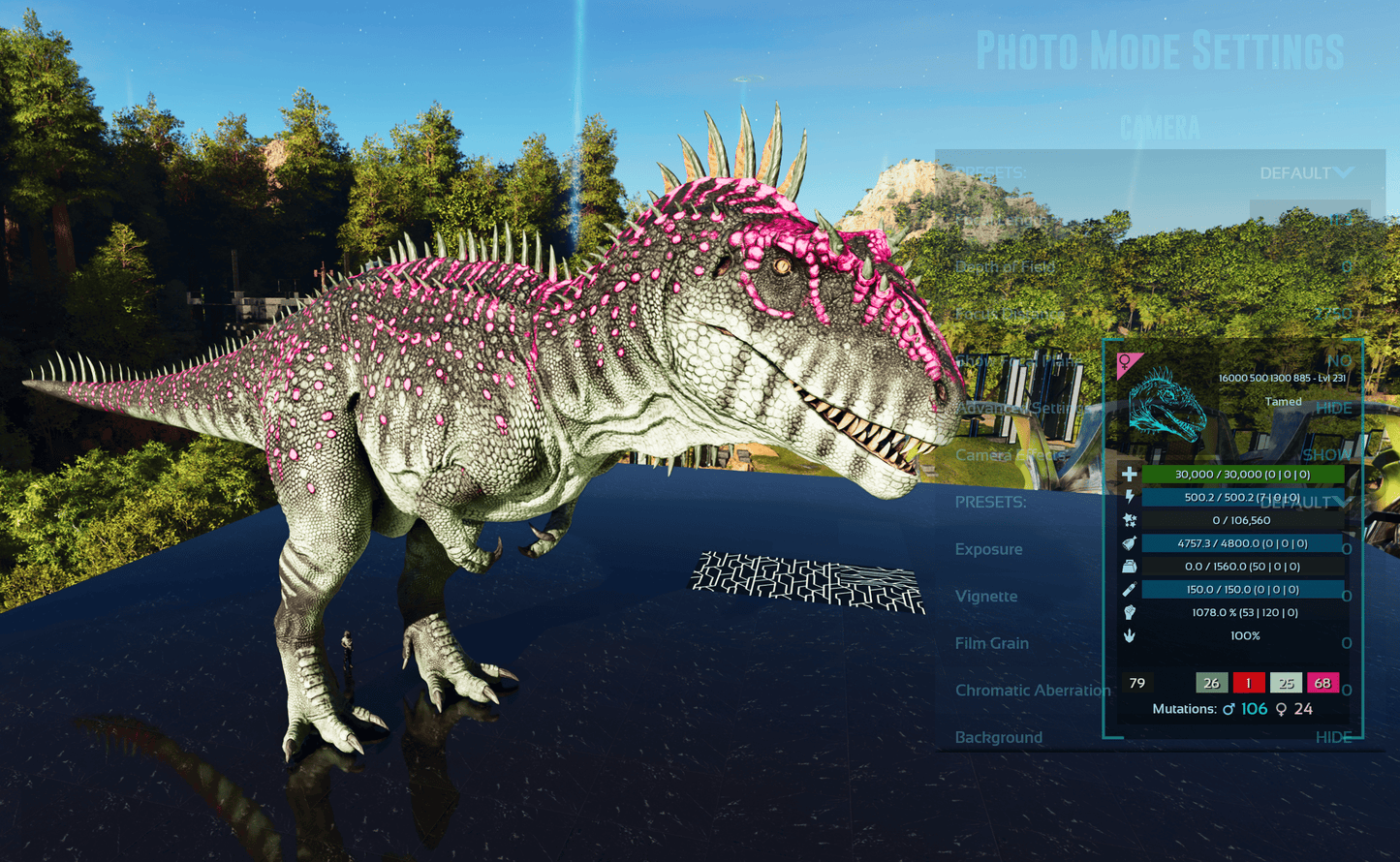1400x862 pixels.
Task: Show the Camera Effects section
Action: click(1326, 455)
